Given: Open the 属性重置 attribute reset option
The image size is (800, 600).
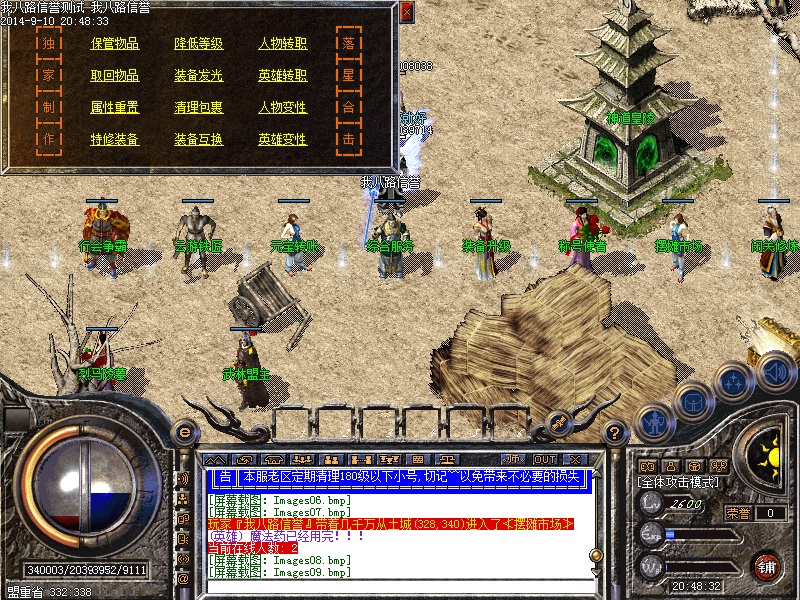Looking at the screenshot, I should tap(115, 108).
